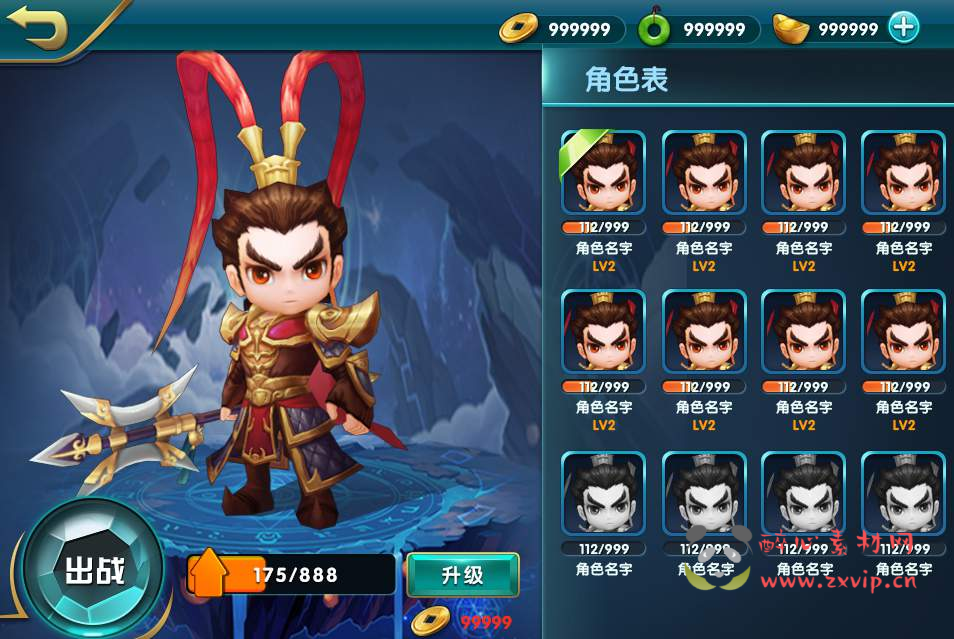Select the character portrait with the green ribbon
Screen dimensions: 954x639
click(x=604, y=173)
